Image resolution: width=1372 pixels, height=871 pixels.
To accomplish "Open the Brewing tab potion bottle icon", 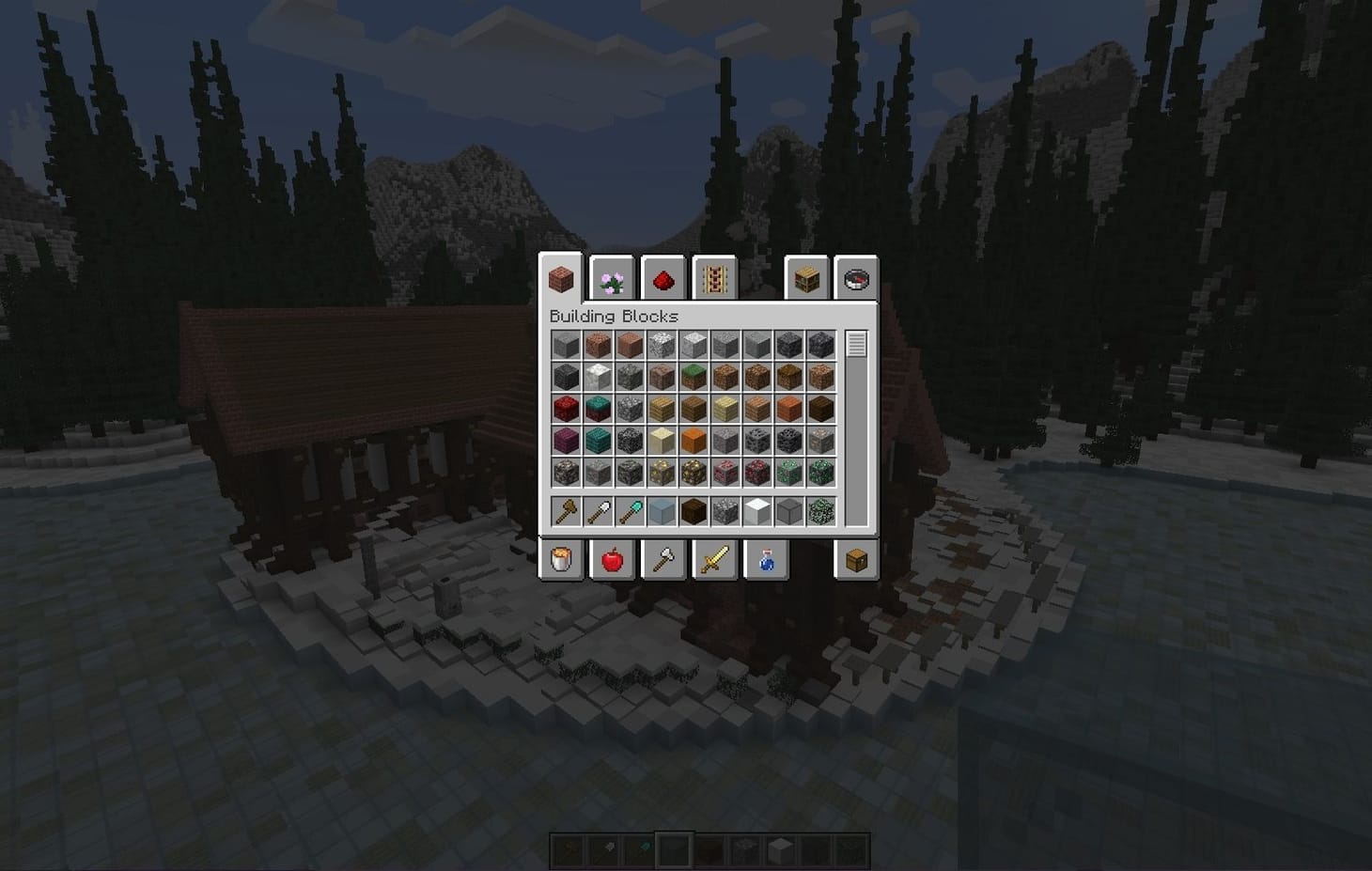I will 765,559.
